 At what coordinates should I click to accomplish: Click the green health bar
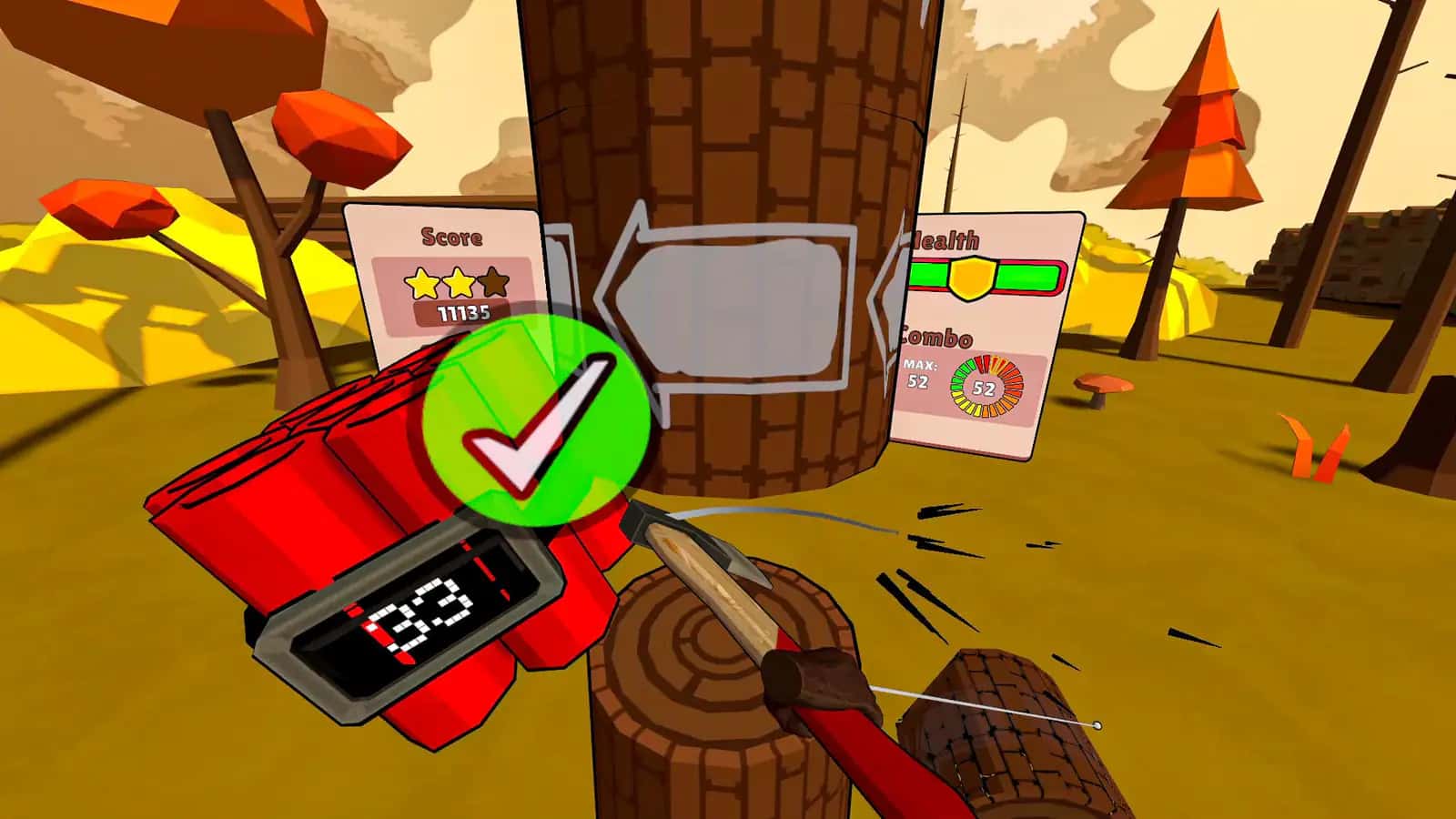[x=1028, y=274]
